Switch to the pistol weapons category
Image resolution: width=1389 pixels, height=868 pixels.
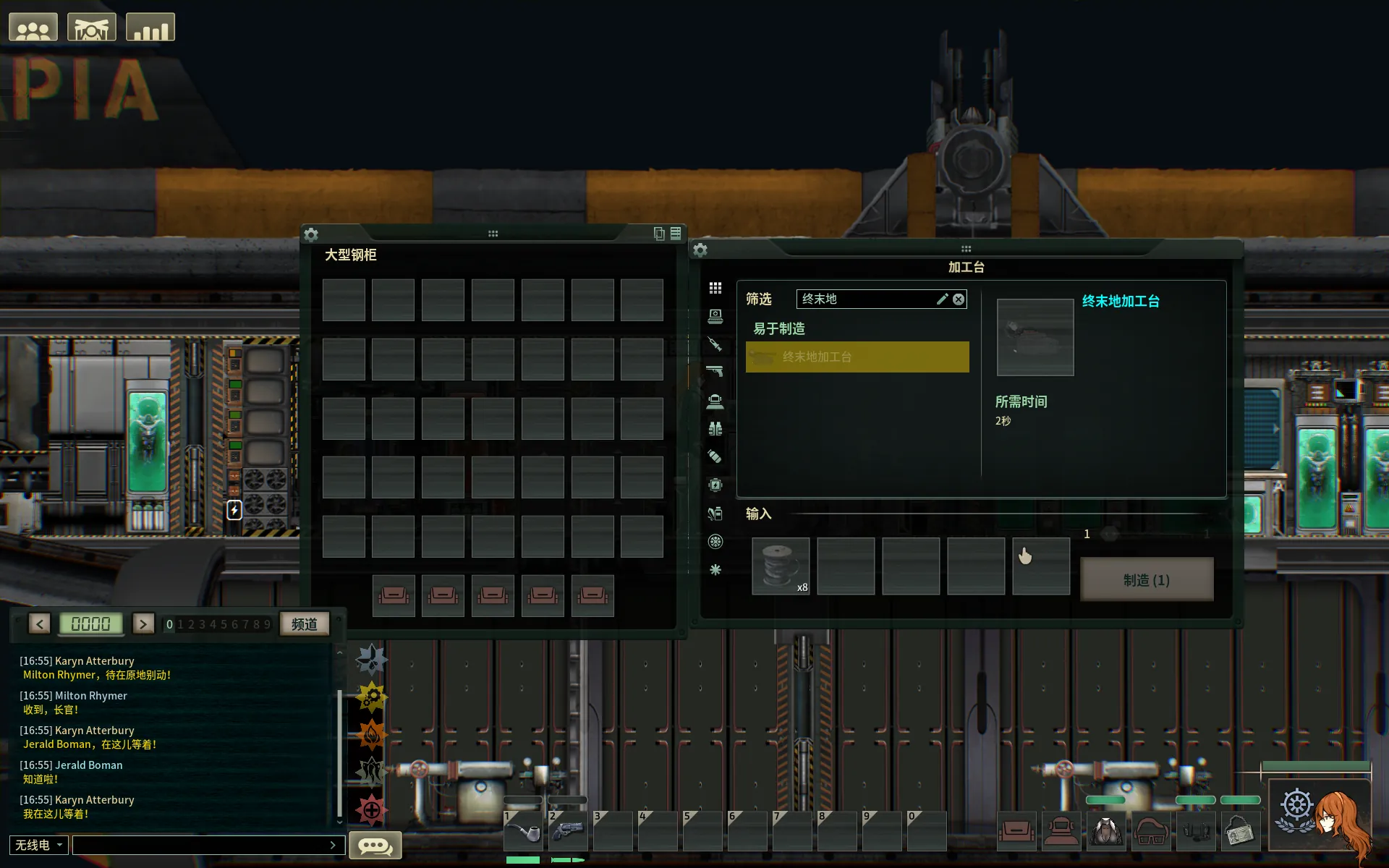click(x=715, y=372)
